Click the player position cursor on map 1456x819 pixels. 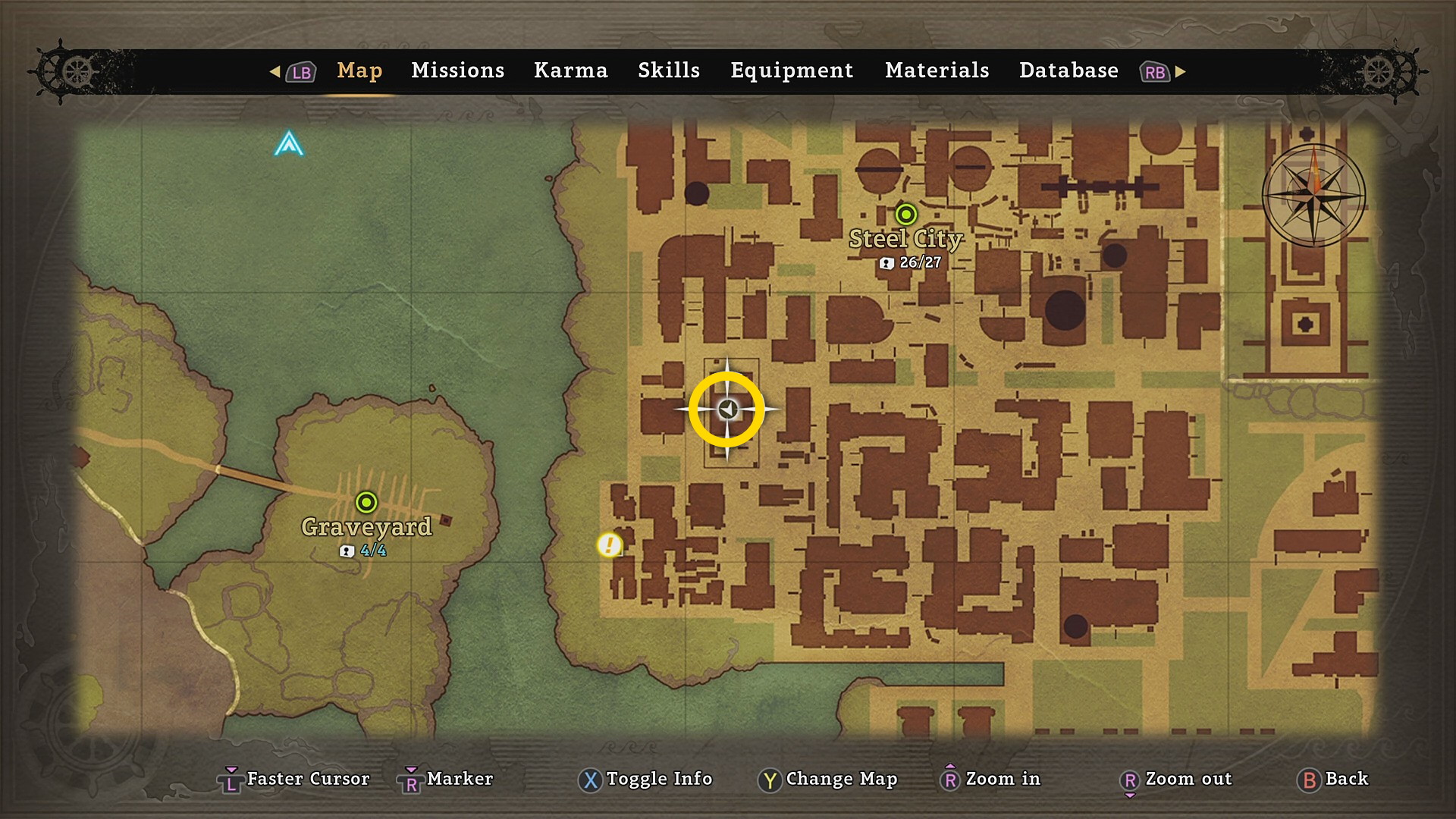(727, 409)
